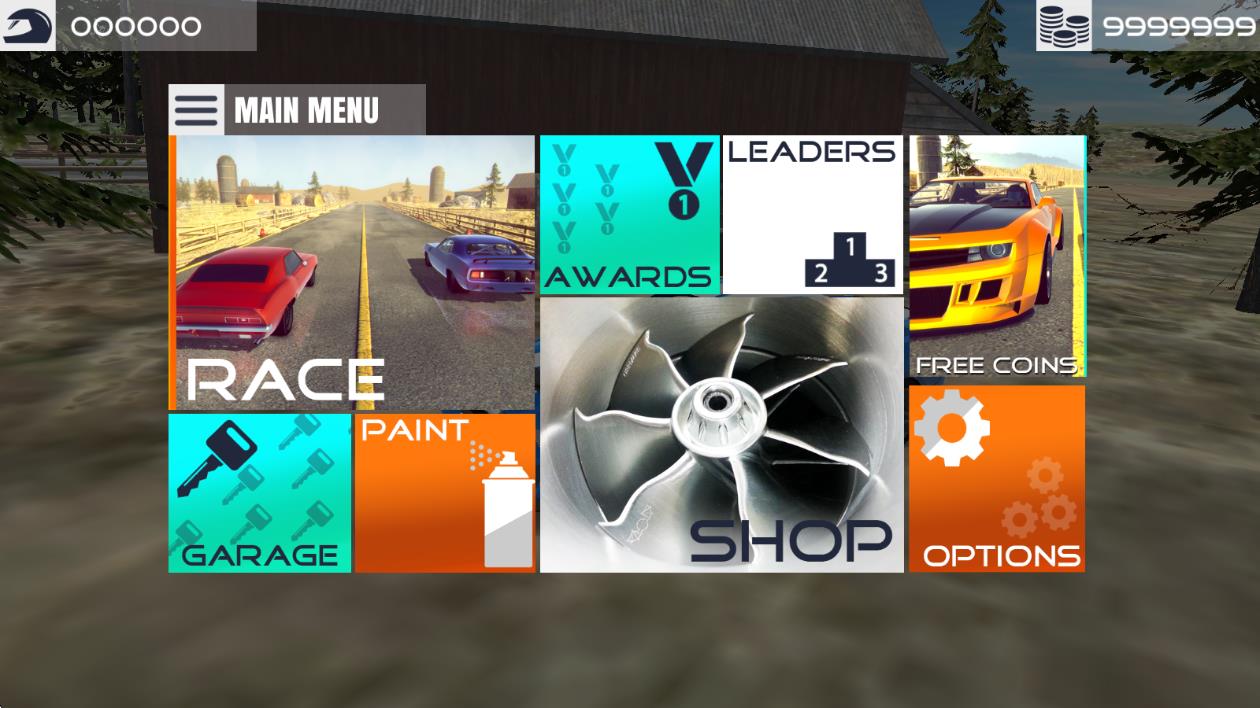The image size is (1260, 708).
Task: Tap the coin stack icon
Action: coord(1064,26)
